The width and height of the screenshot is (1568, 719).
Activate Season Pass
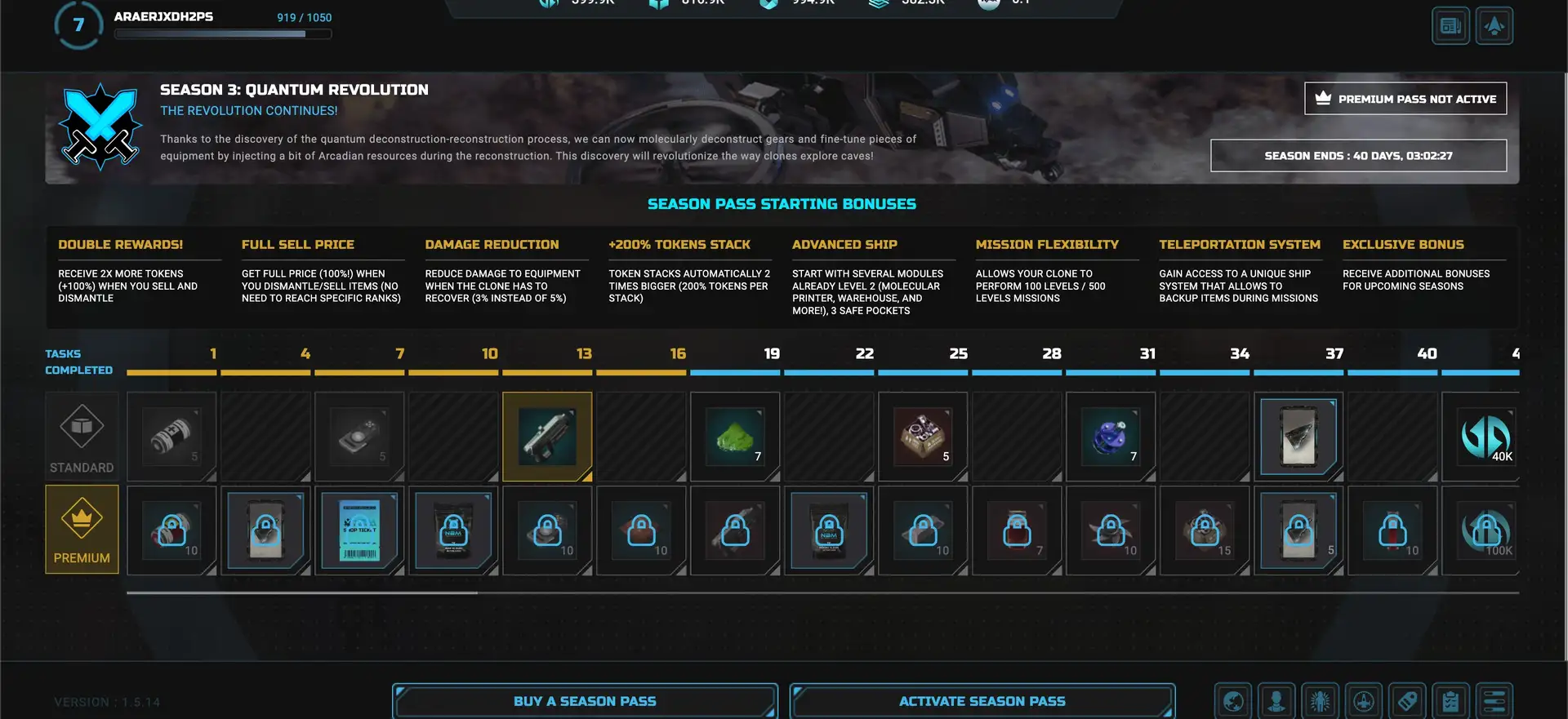pyautogui.click(x=982, y=701)
